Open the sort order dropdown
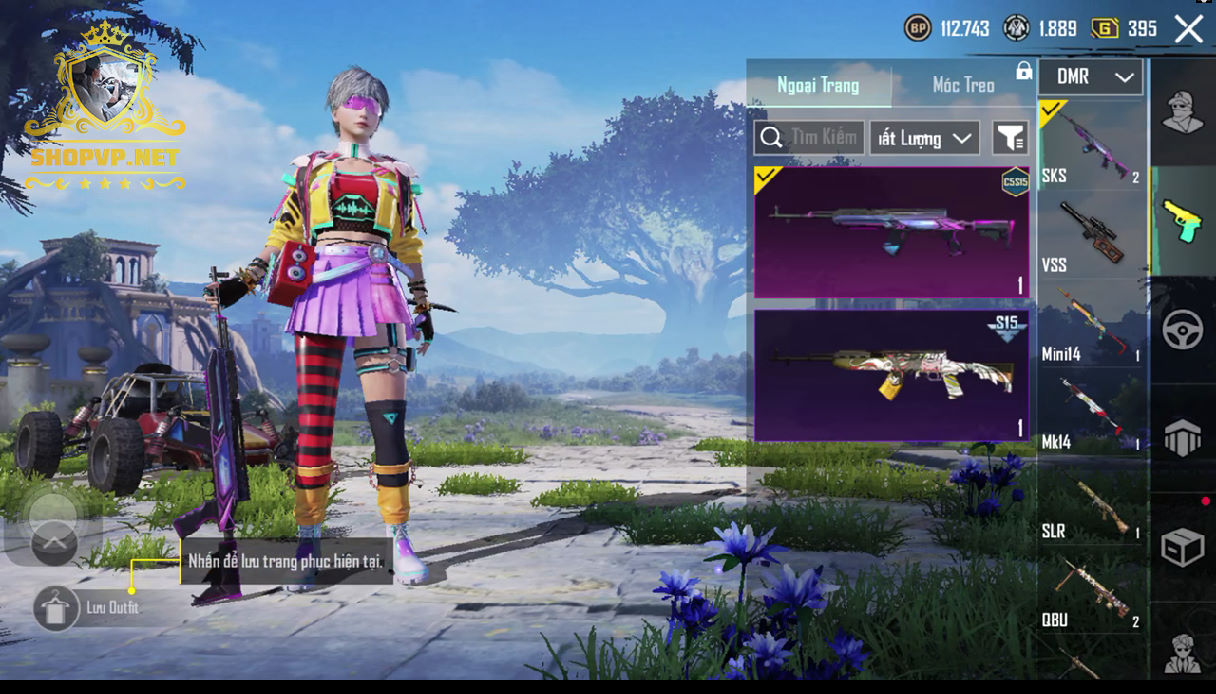1216x694 pixels. pyautogui.click(x=924, y=138)
